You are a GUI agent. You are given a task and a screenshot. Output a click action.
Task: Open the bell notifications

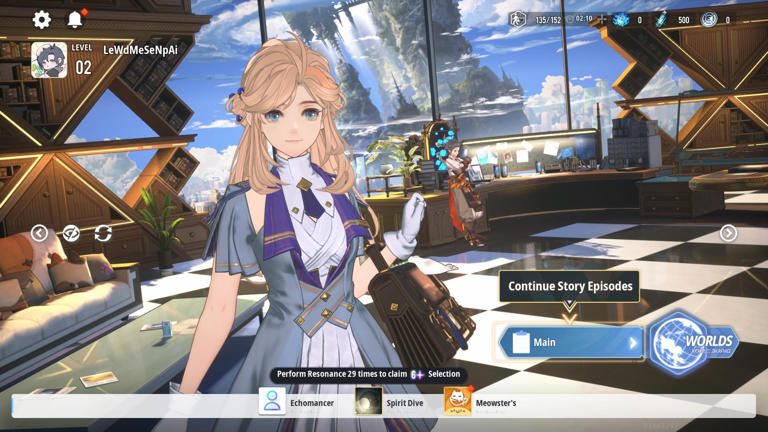[75, 20]
